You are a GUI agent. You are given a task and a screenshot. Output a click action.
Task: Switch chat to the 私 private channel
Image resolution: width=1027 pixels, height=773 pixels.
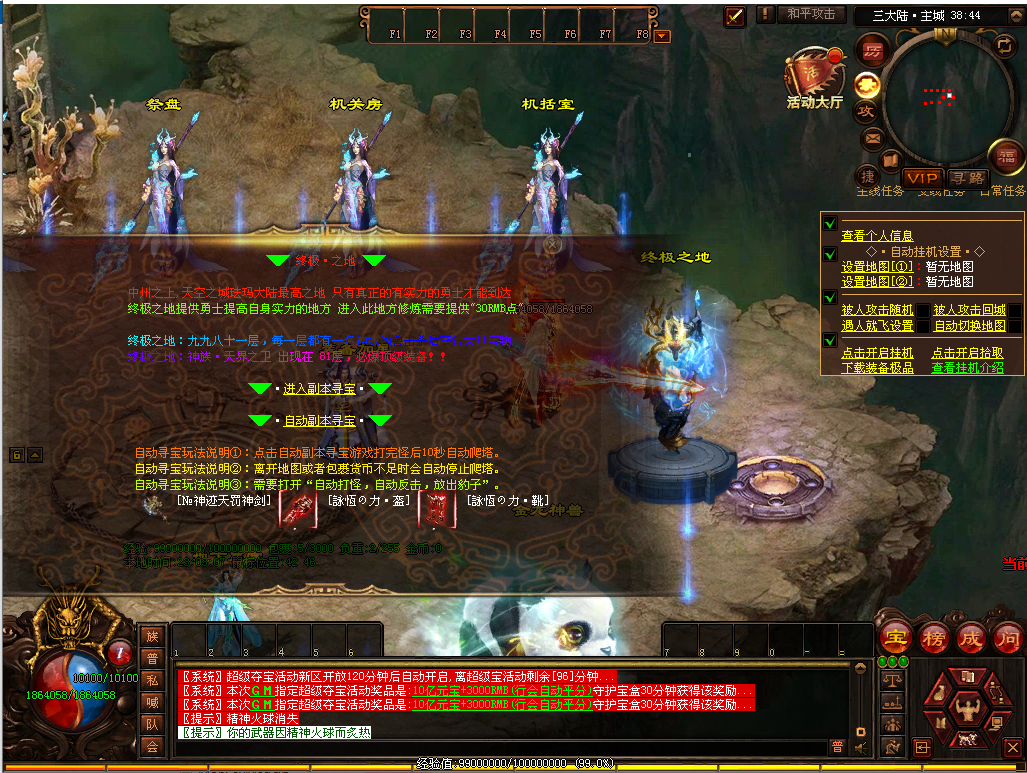(x=152, y=679)
